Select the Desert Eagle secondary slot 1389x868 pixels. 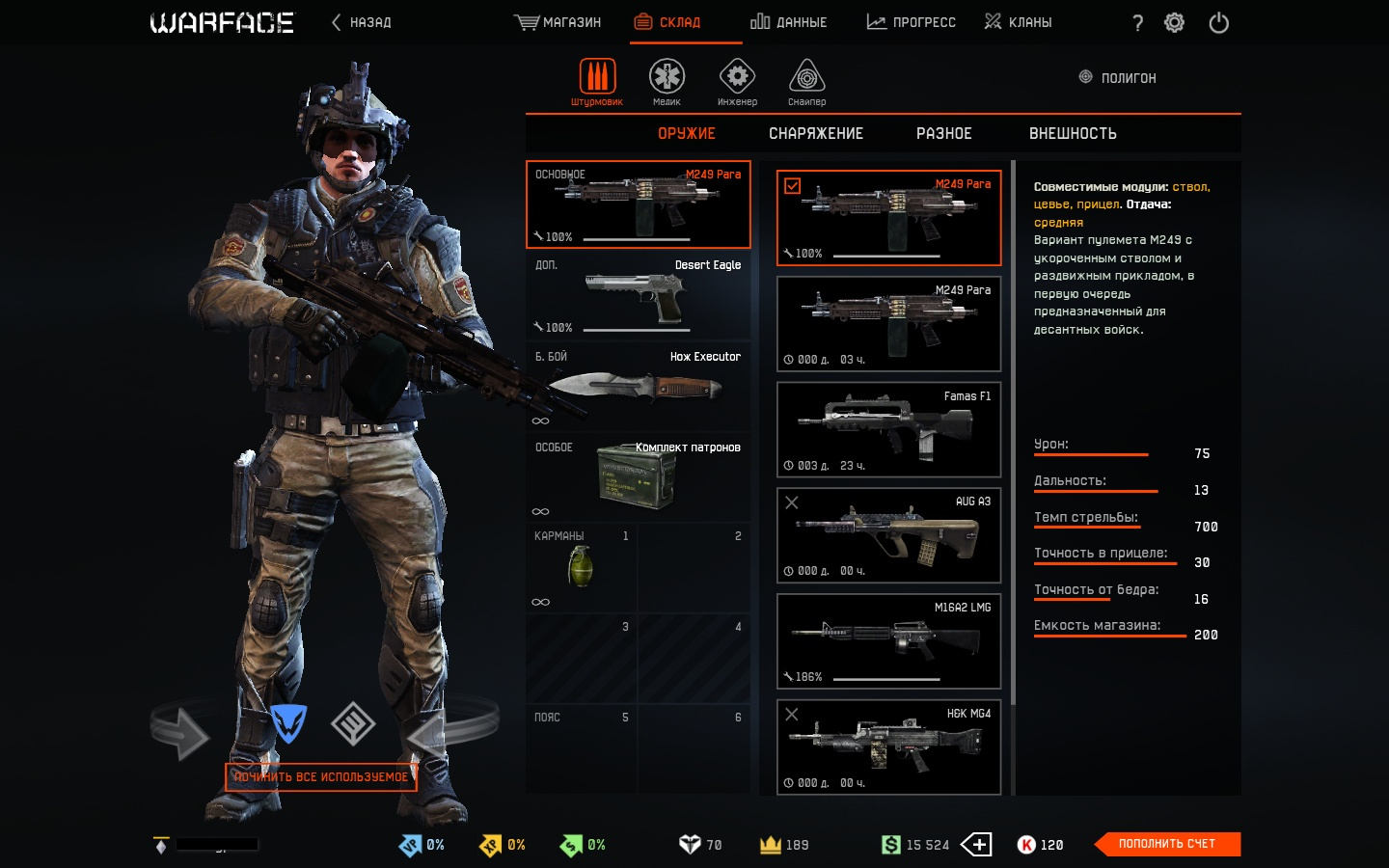click(638, 296)
